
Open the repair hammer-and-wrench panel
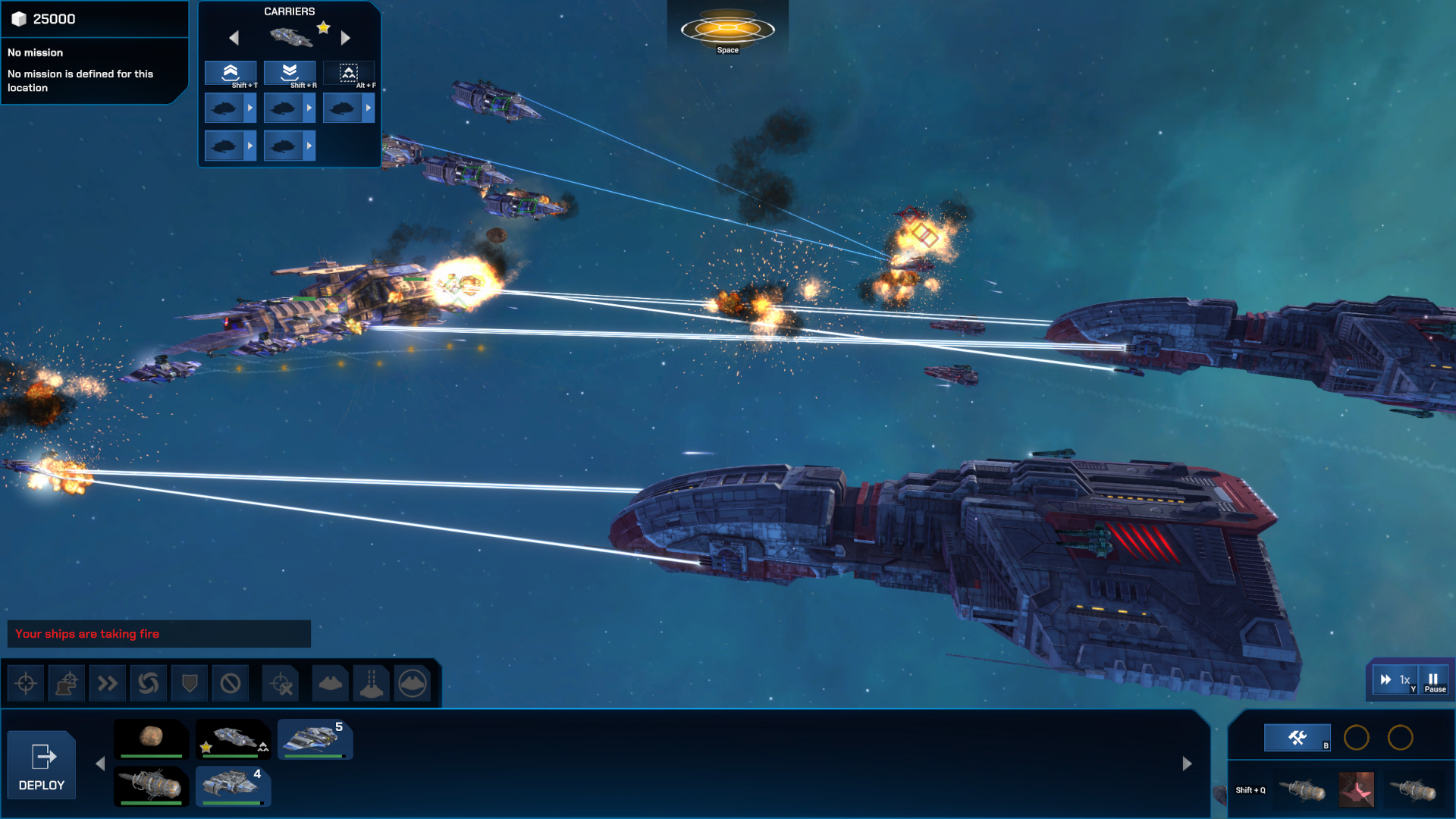point(1297,738)
